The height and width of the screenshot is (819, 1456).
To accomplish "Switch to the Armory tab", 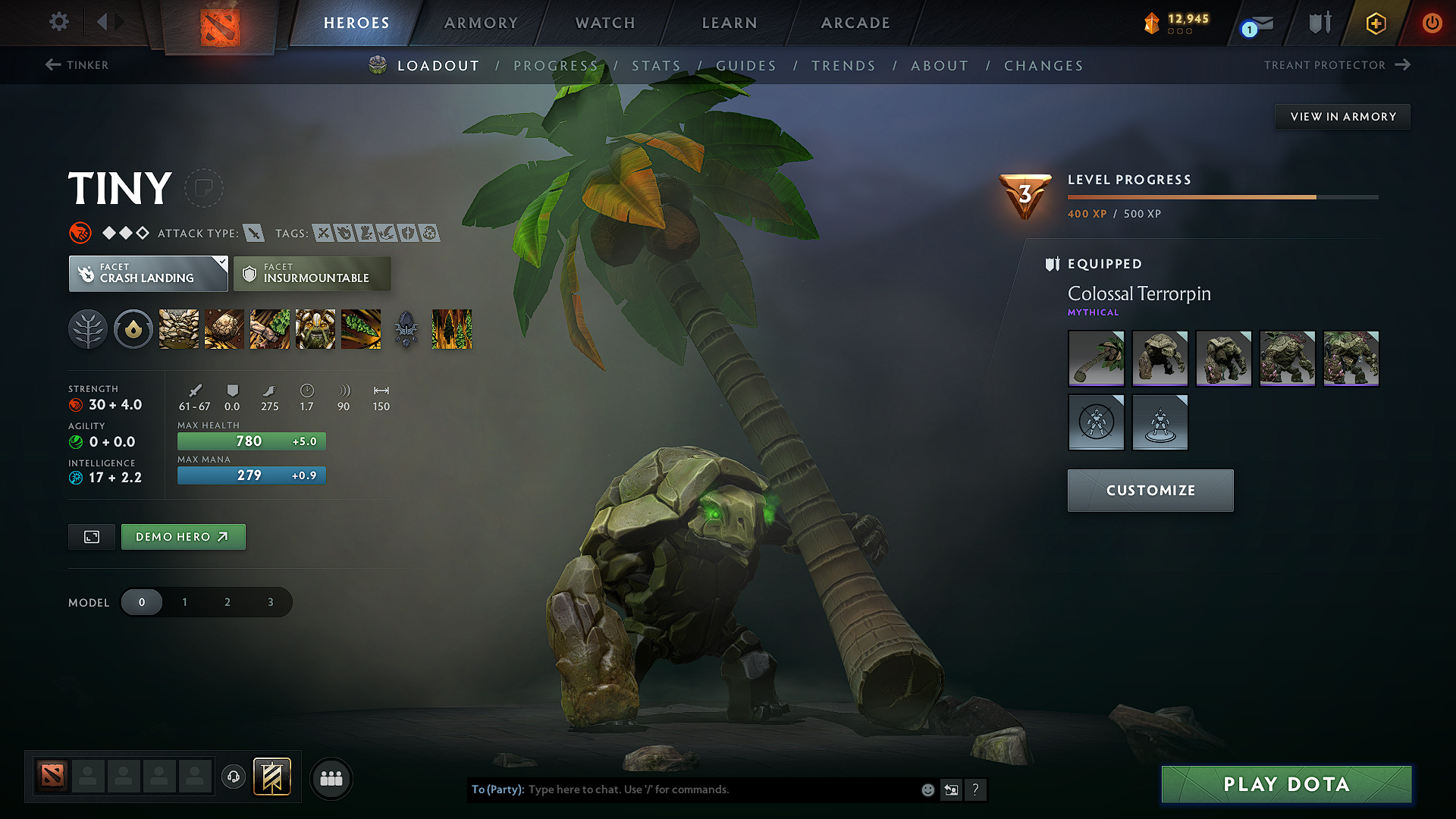I will (480, 23).
